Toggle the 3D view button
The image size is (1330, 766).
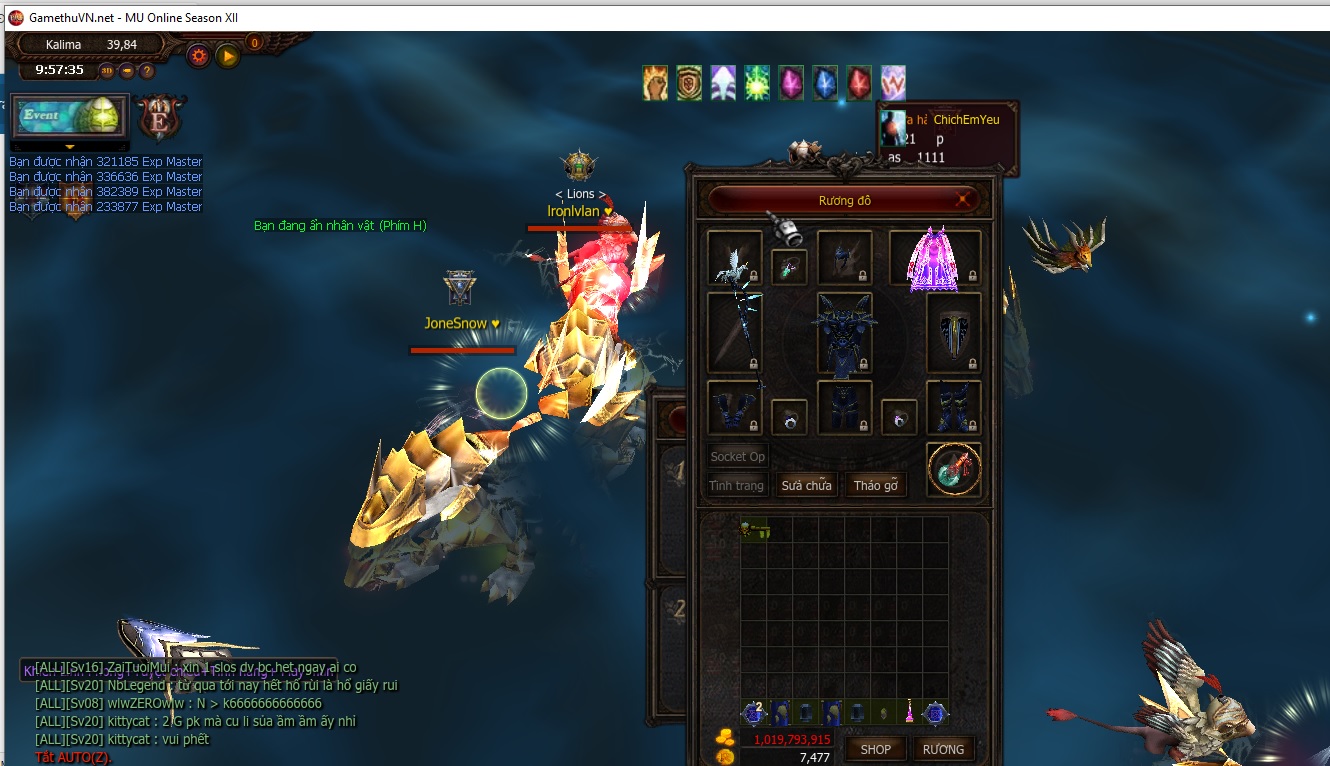coord(107,71)
